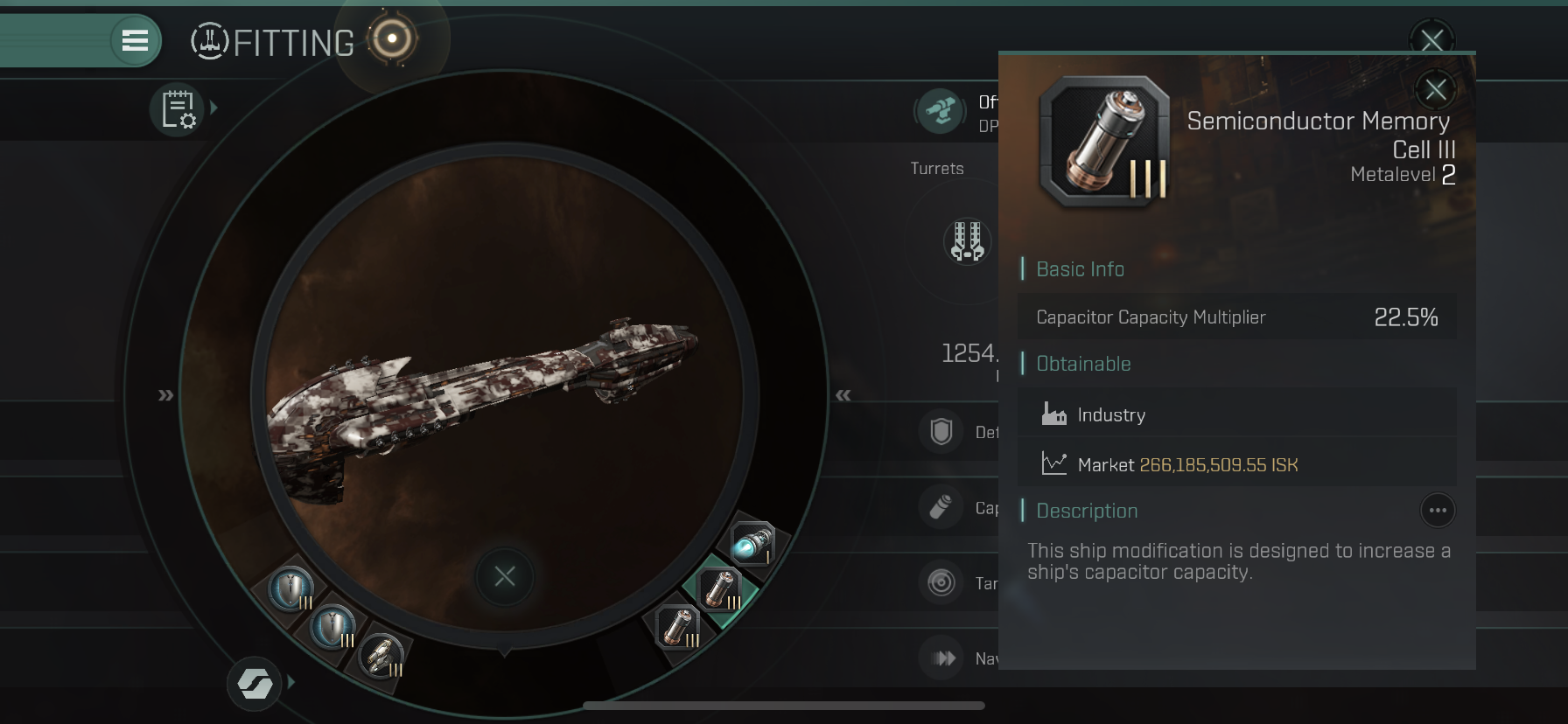
Task: Click the right double-chevron collapse arrow
Action: (843, 395)
